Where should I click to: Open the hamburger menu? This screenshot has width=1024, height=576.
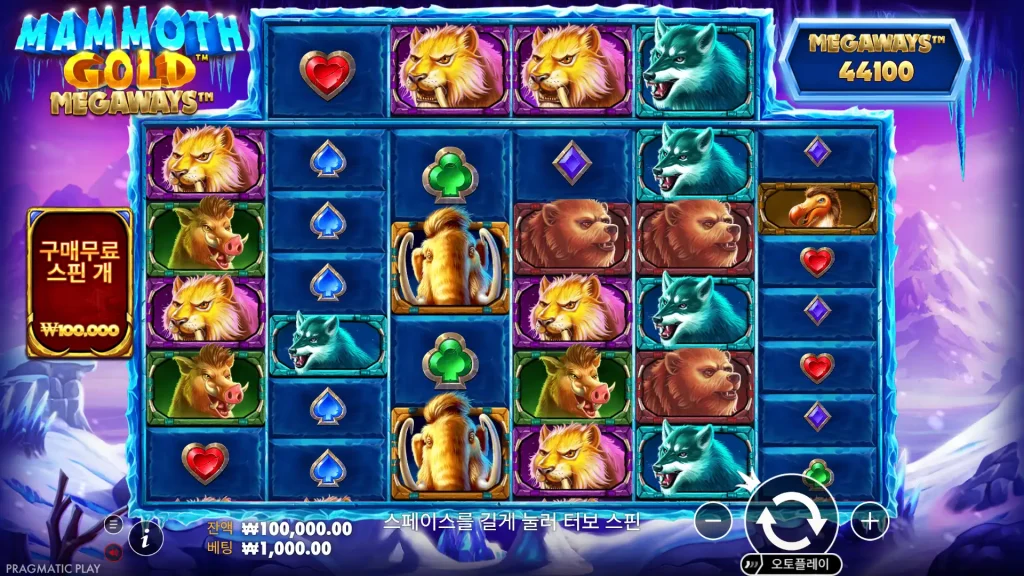(113, 523)
